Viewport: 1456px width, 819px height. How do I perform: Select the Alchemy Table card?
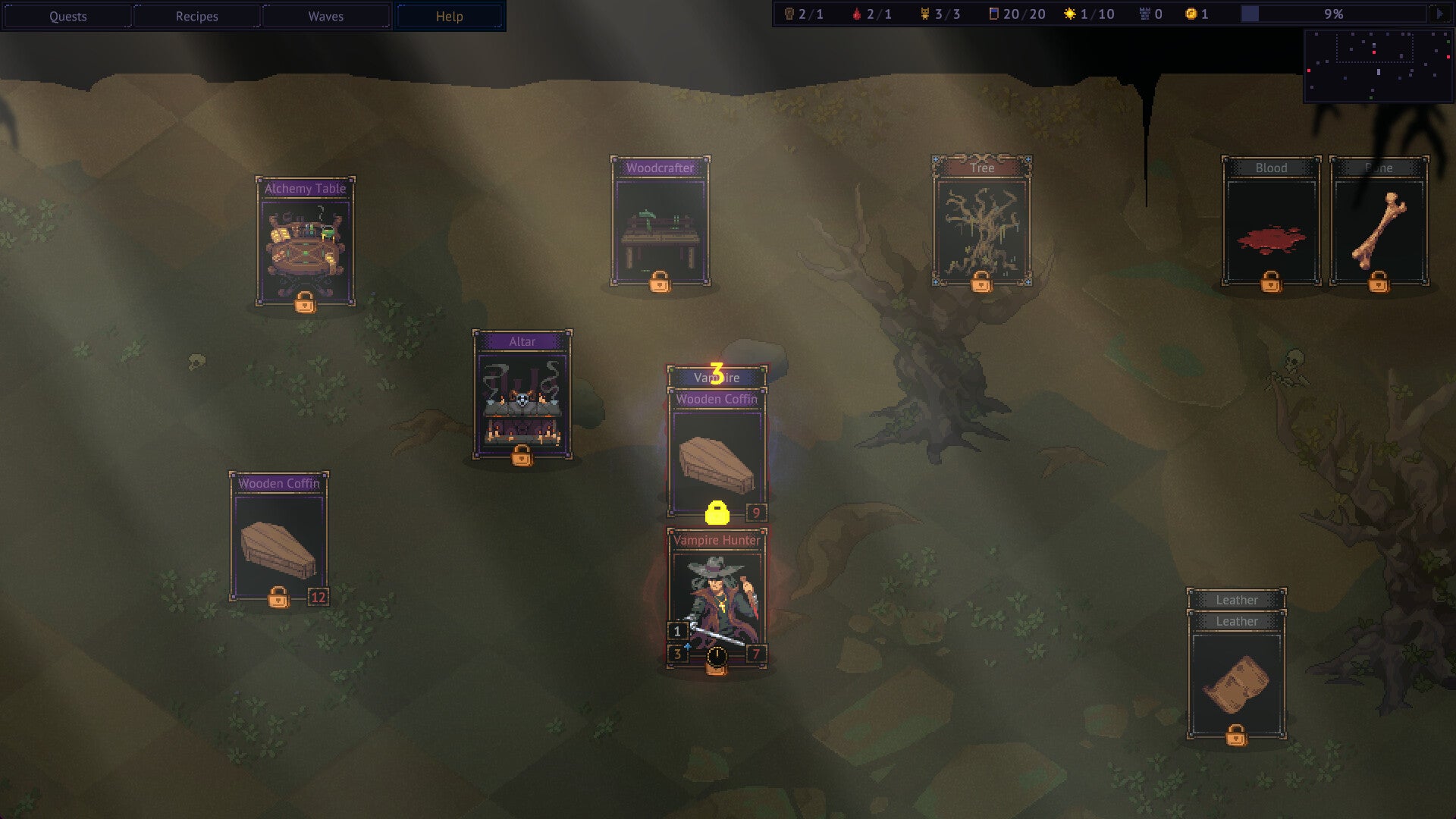click(305, 243)
